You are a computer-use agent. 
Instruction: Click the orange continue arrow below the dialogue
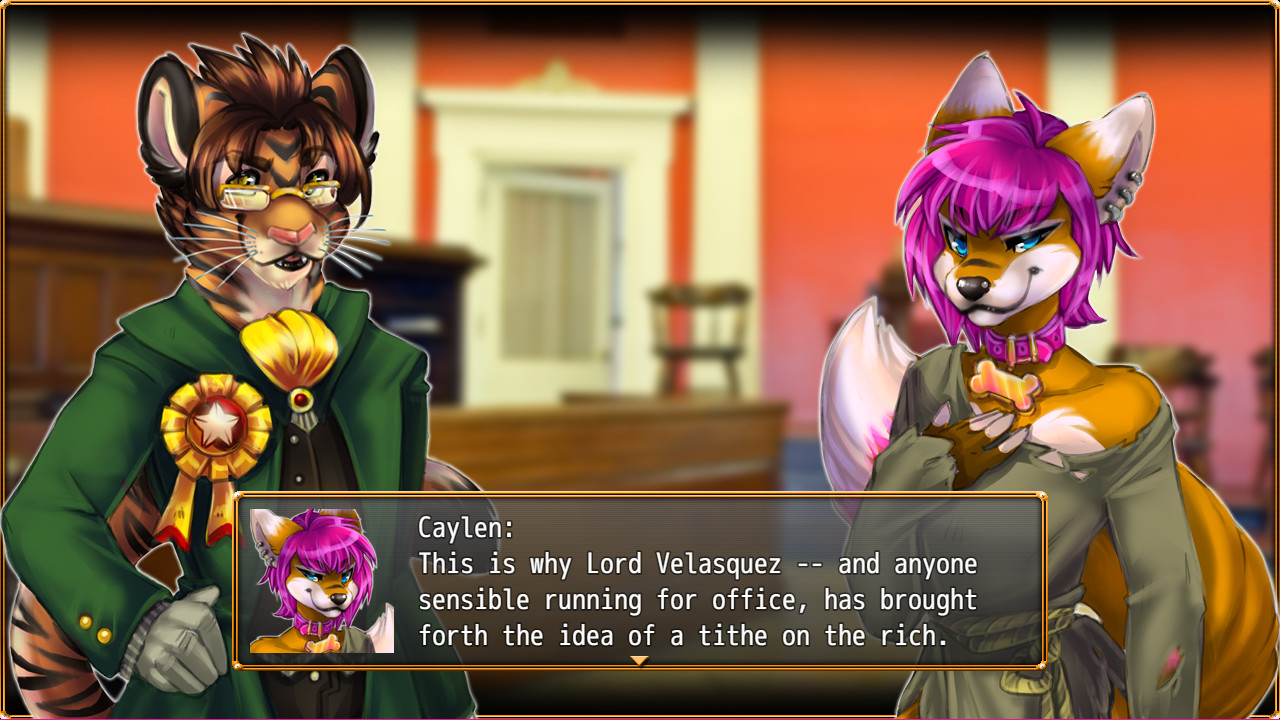pyautogui.click(x=641, y=662)
